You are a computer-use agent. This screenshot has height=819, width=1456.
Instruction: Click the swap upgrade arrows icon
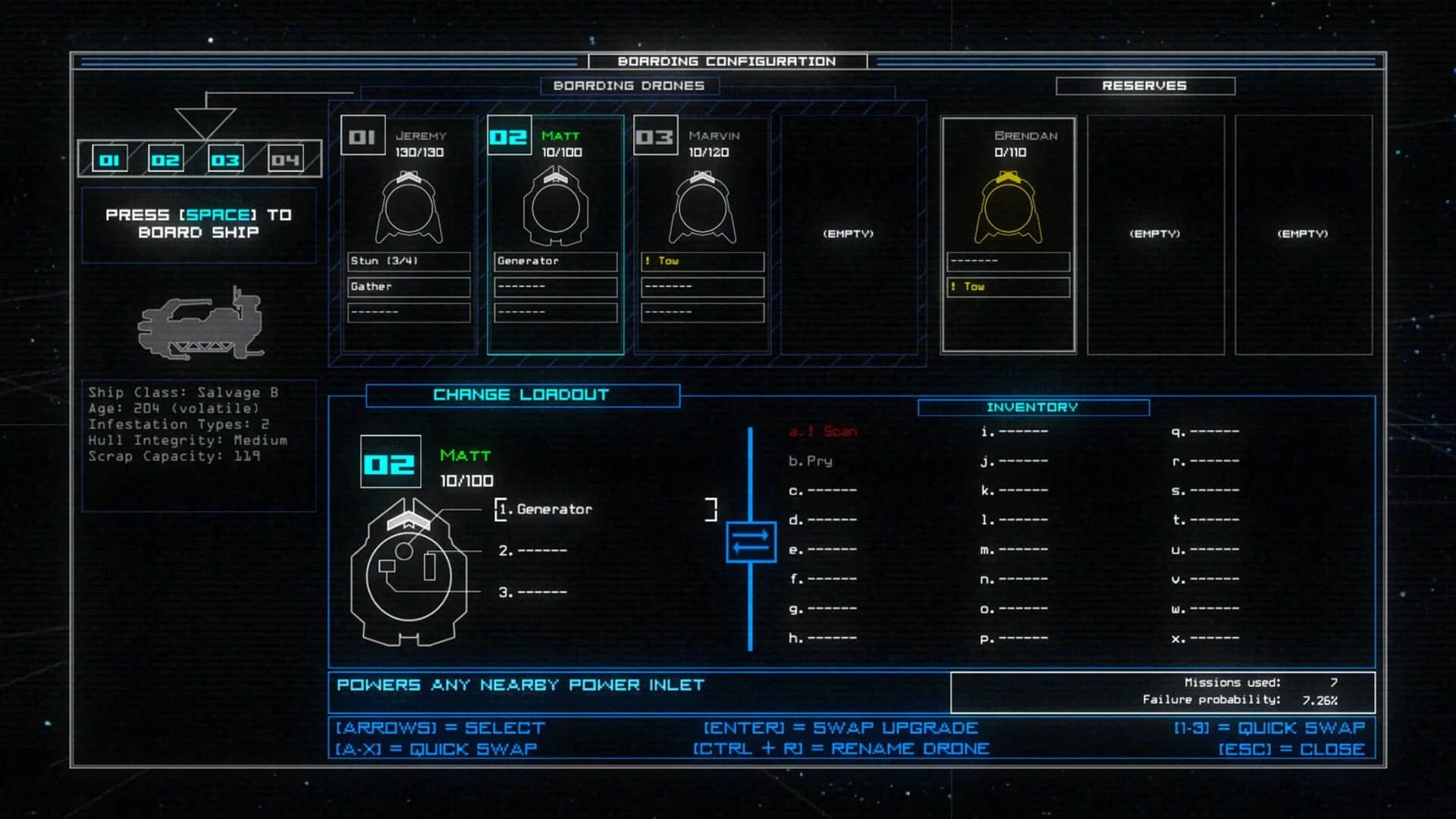coord(751,541)
